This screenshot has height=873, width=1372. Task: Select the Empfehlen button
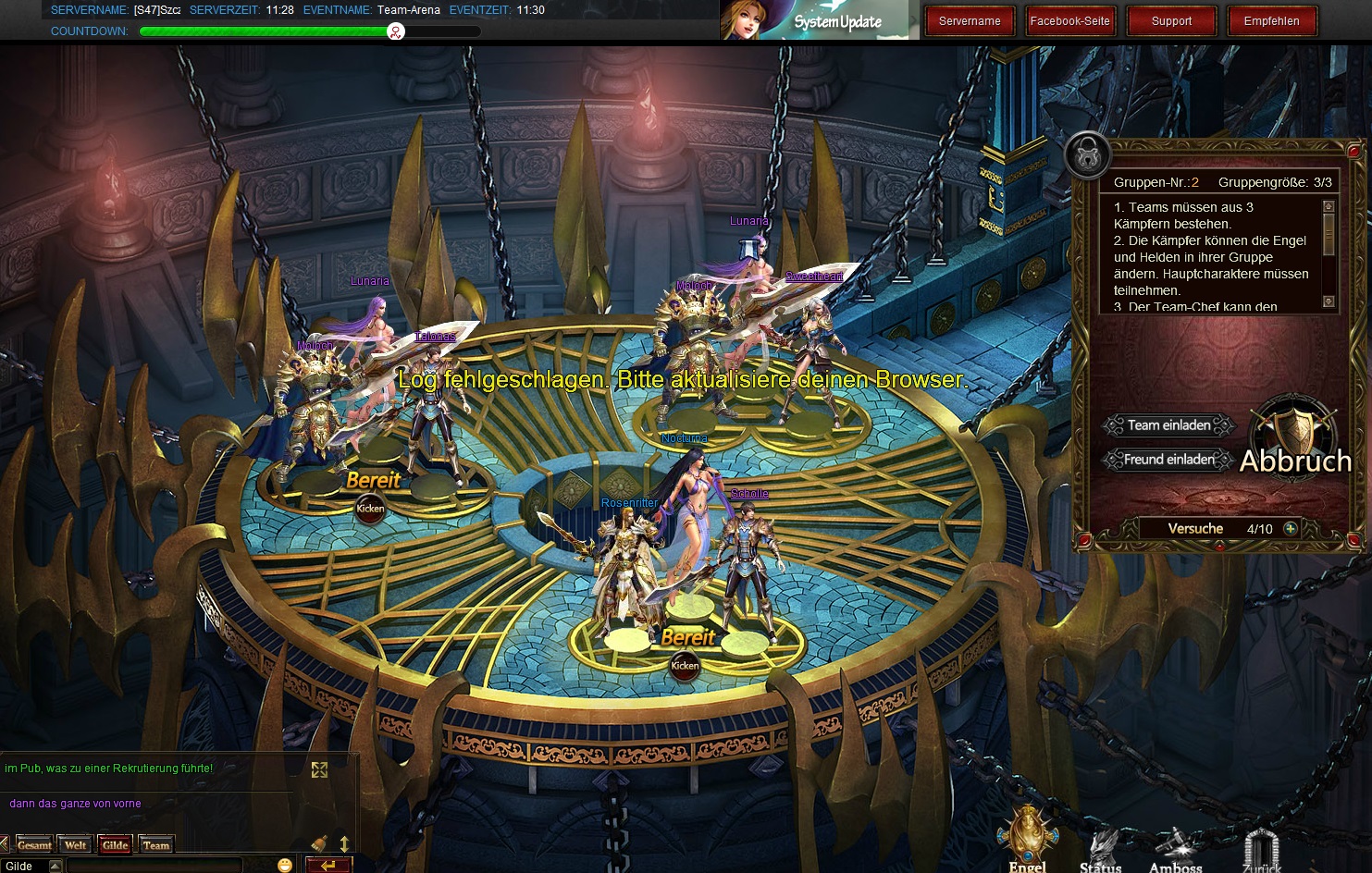1271,21
